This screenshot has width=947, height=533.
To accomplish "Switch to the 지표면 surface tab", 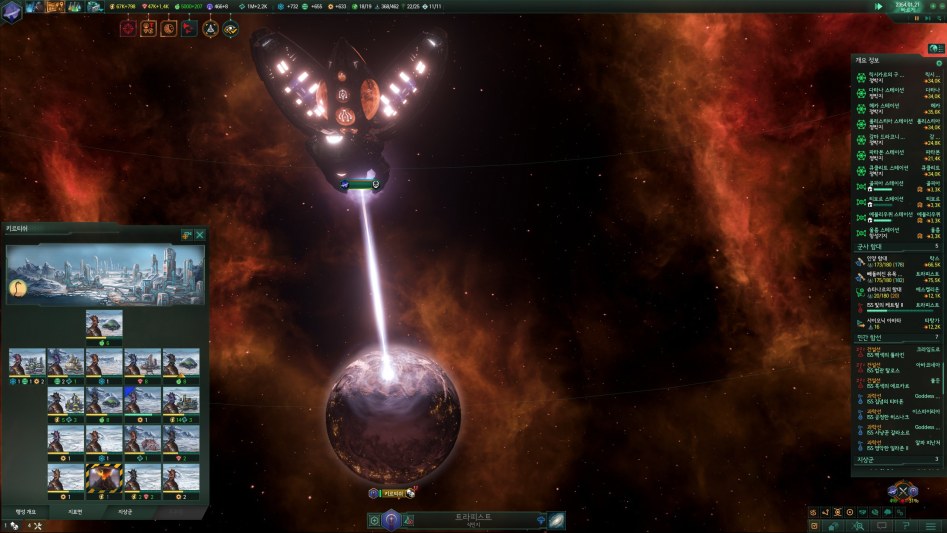I will pos(75,511).
